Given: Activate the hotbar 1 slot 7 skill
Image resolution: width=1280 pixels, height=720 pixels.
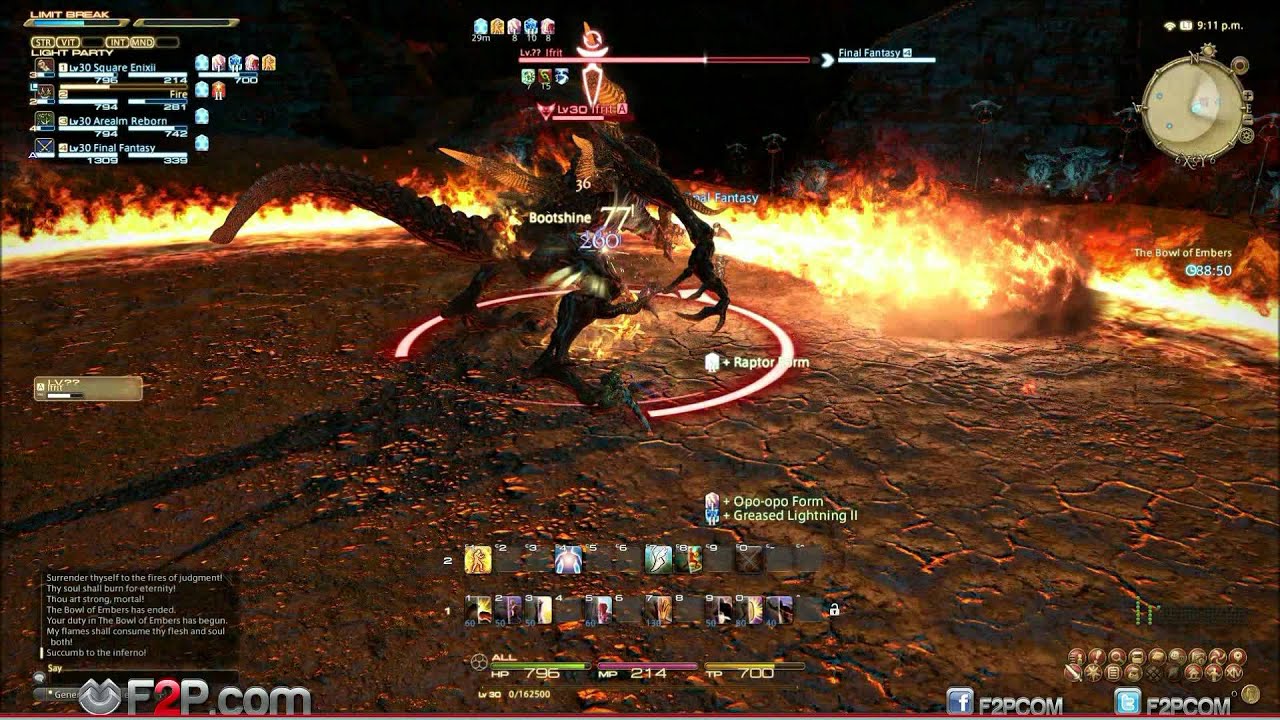Looking at the screenshot, I should pos(659,609).
